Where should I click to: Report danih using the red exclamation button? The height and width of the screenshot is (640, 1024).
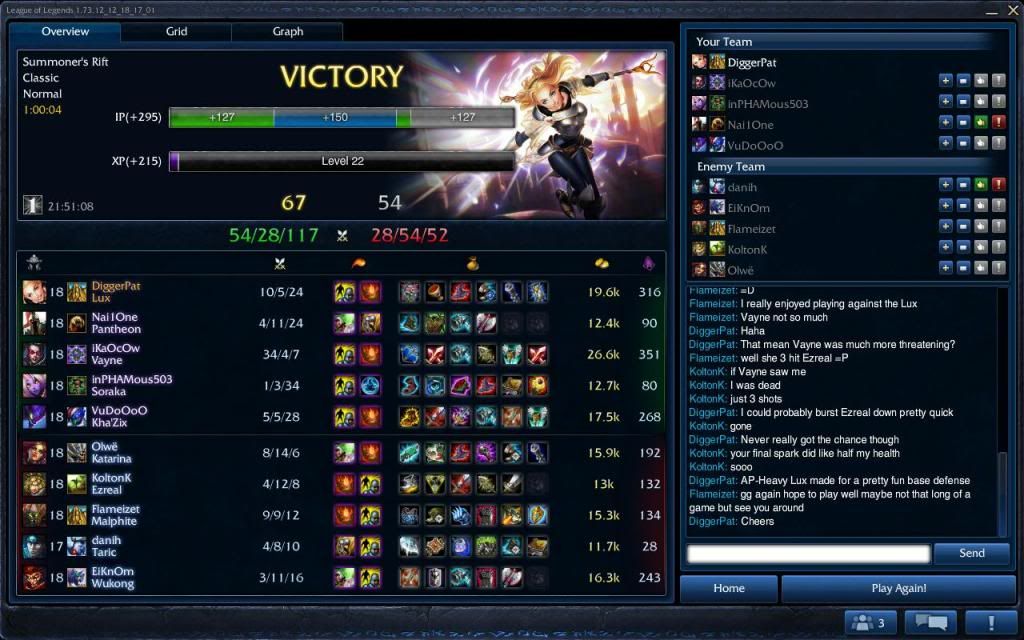pos(997,186)
